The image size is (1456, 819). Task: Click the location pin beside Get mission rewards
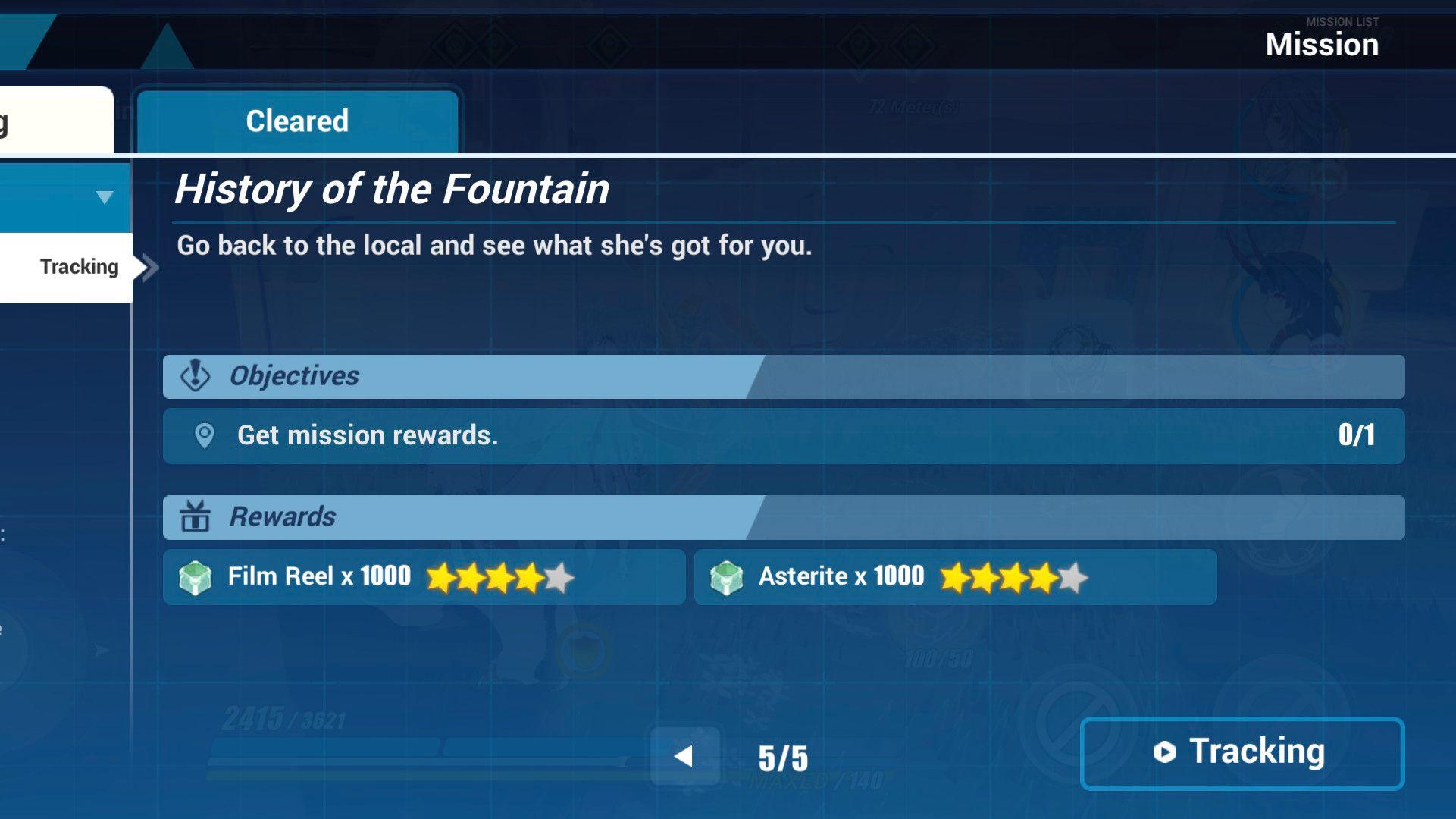tap(203, 435)
